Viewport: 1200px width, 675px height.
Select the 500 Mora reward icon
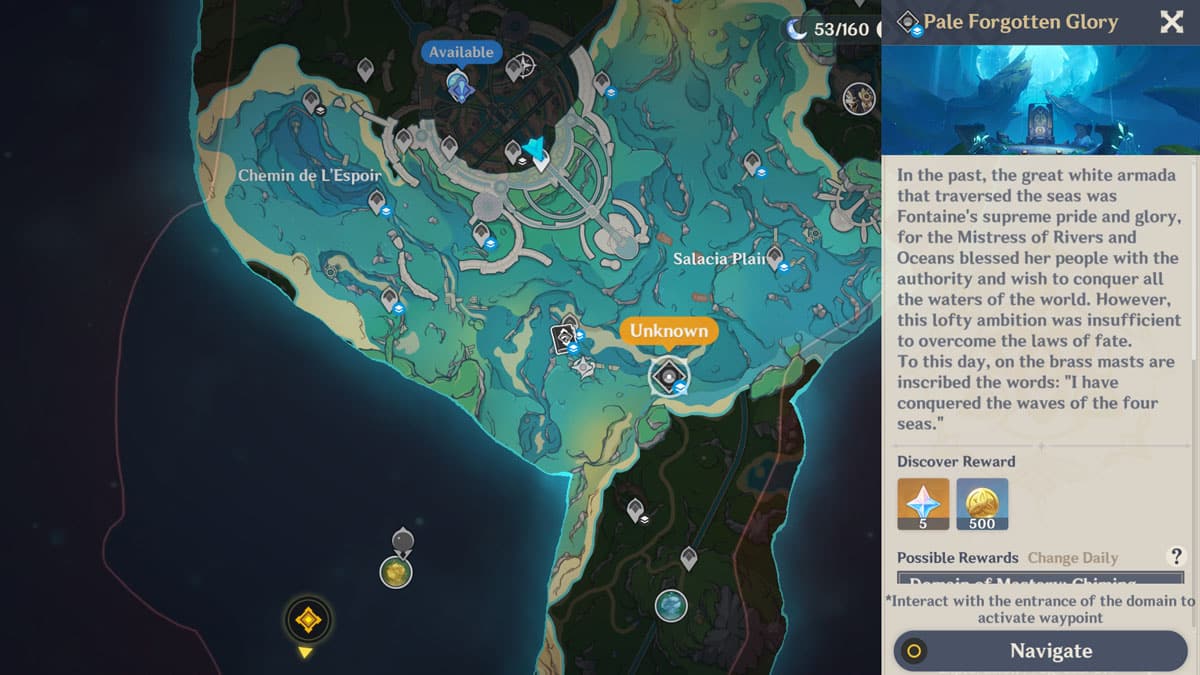tap(982, 503)
